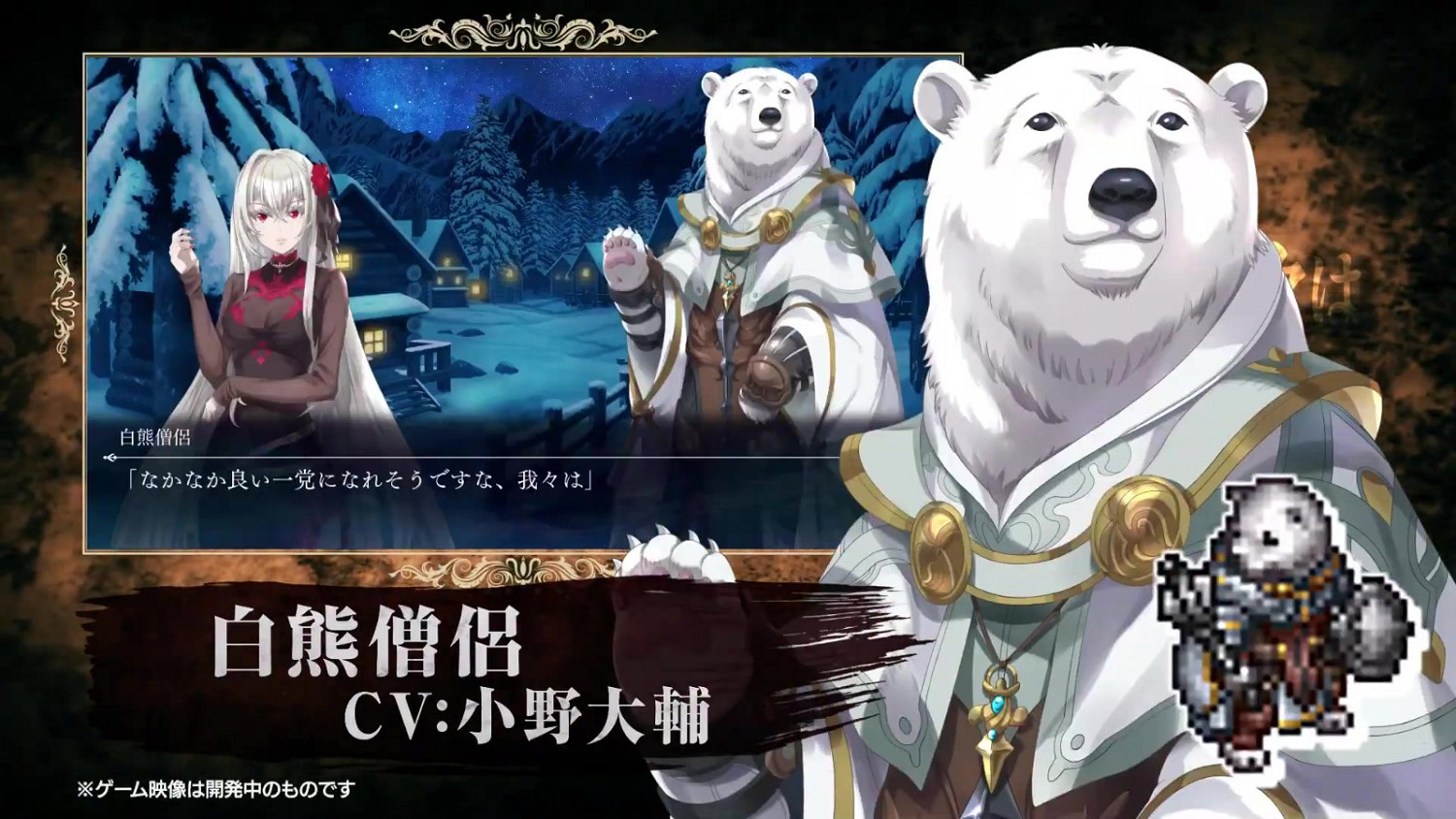This screenshot has height=819, width=1456.
Task: Toggle the 白熊僧侶 name plate visibility
Action: [x=155, y=436]
